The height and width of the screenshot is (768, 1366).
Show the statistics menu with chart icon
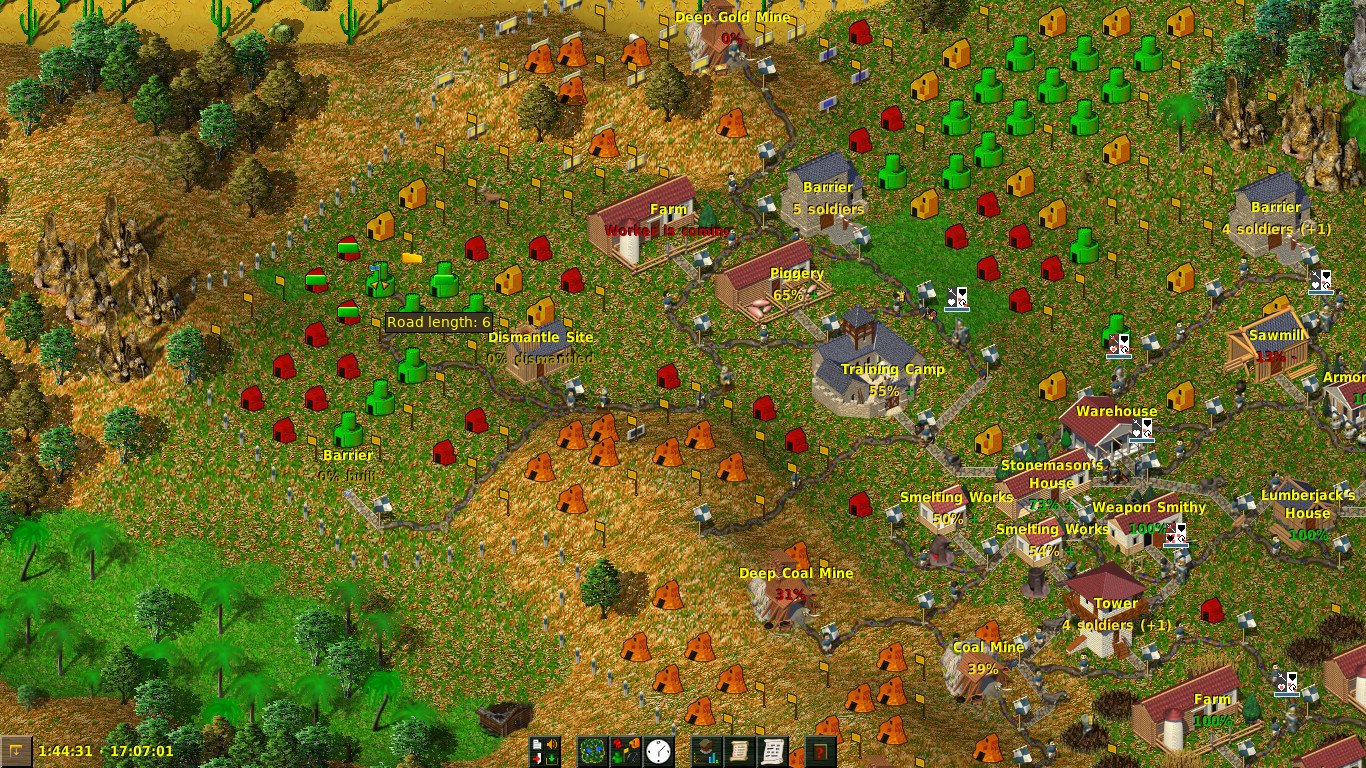[707, 751]
